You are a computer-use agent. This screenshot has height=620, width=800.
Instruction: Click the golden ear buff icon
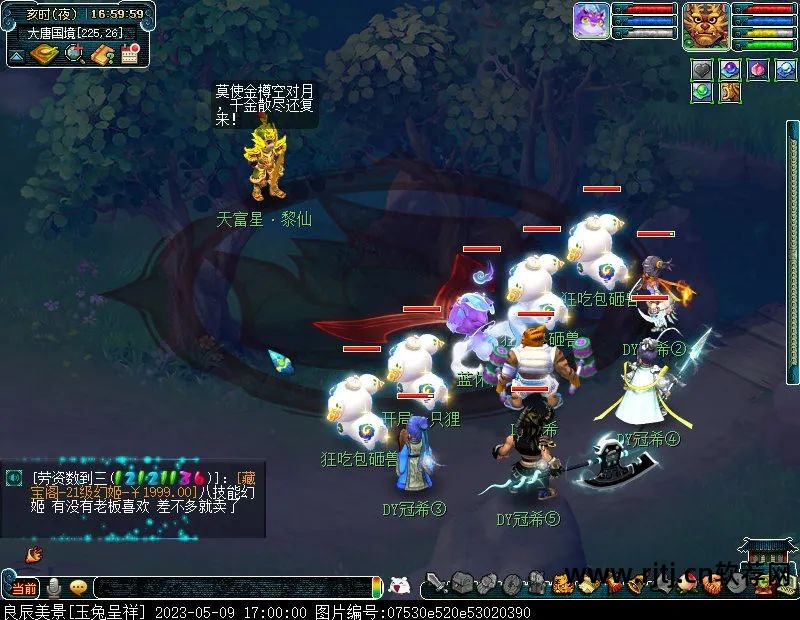[x=729, y=92]
